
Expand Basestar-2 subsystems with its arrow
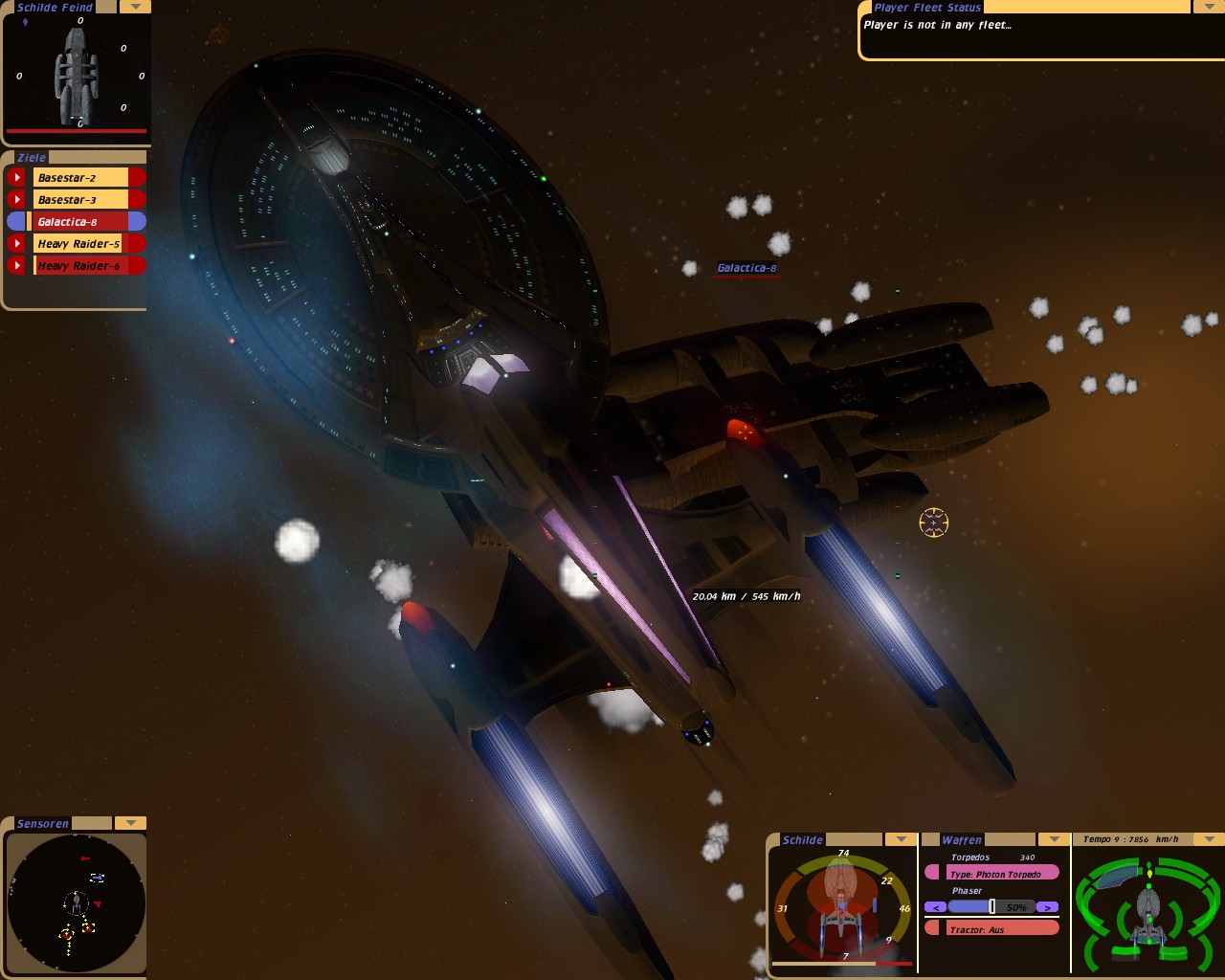17,177
